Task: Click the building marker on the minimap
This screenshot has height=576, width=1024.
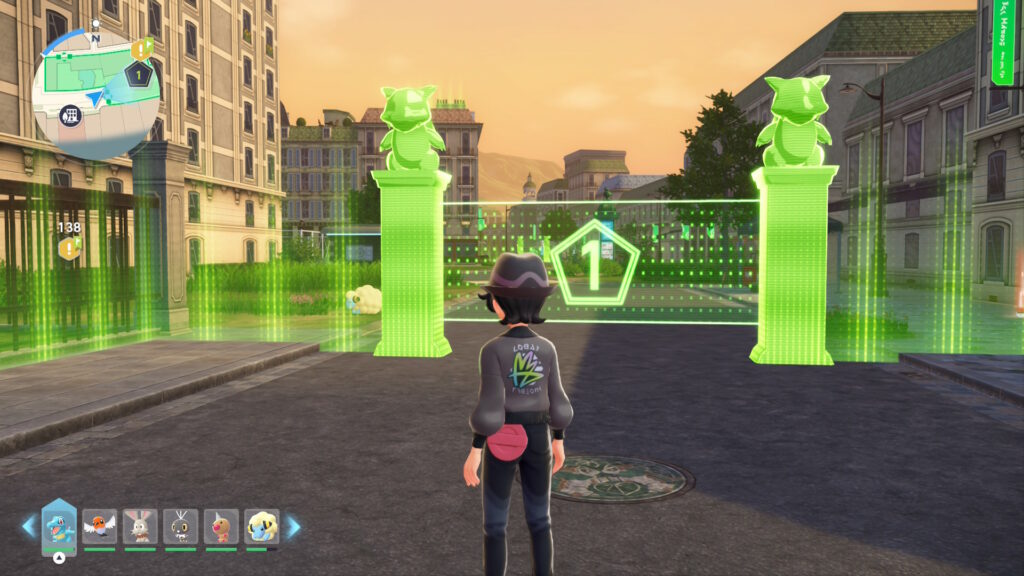Action: pos(71,114)
